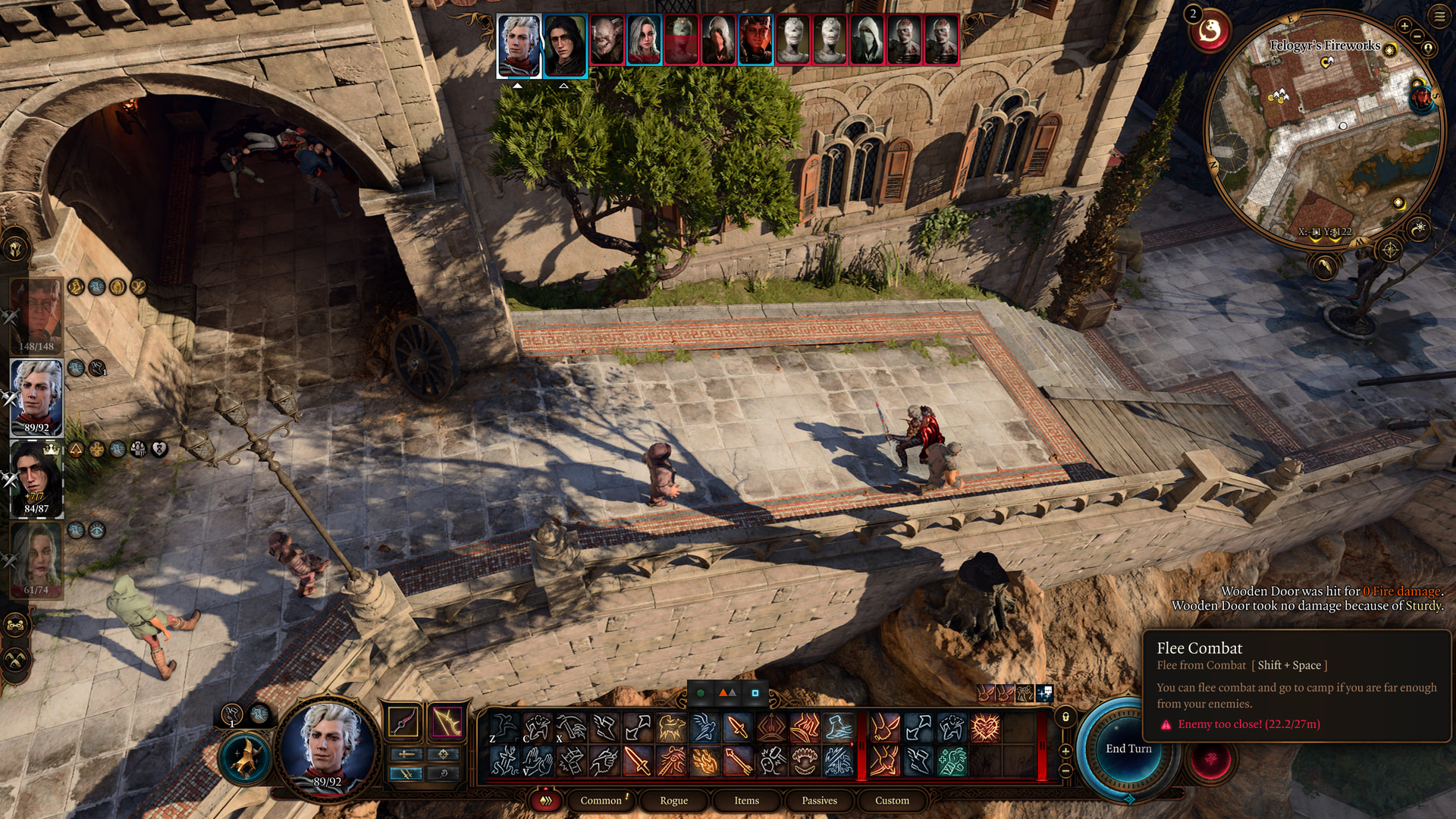Viewport: 1456px width, 819px height.
Task: End the current turn
Action: (x=1128, y=749)
